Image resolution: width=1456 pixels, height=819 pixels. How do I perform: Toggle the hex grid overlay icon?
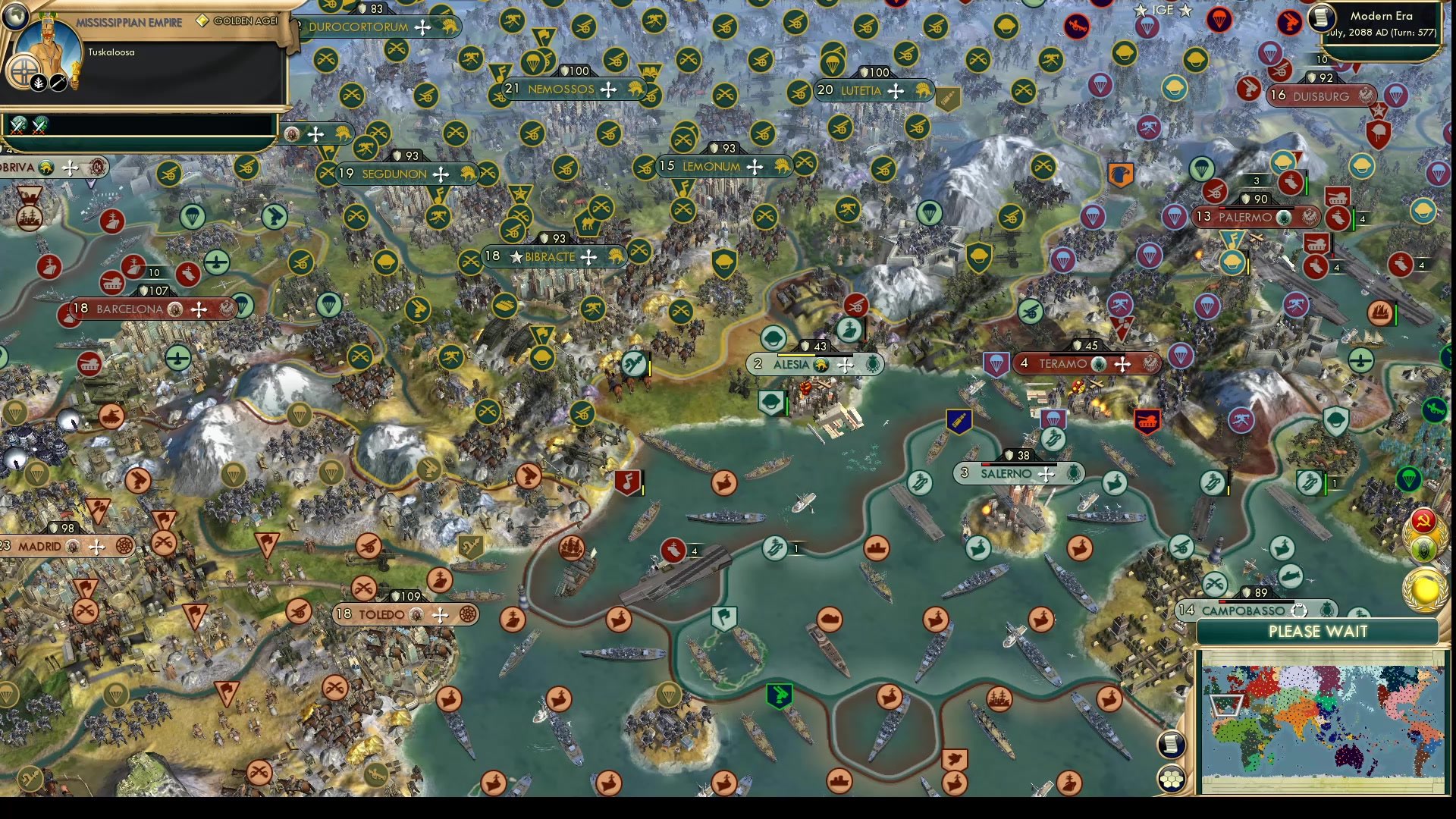pyautogui.click(x=1172, y=778)
